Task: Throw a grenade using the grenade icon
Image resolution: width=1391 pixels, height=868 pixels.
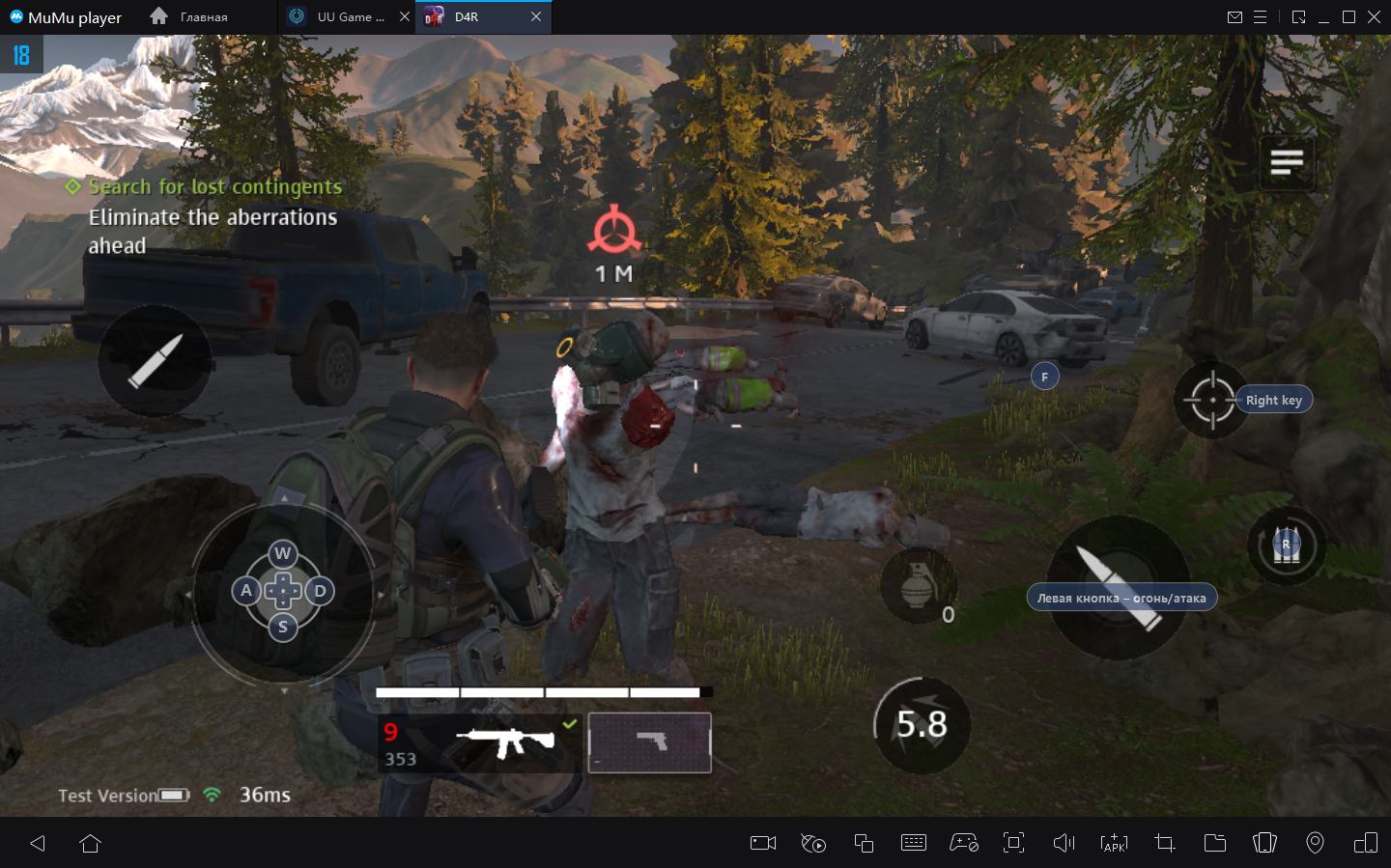Action: point(917,585)
